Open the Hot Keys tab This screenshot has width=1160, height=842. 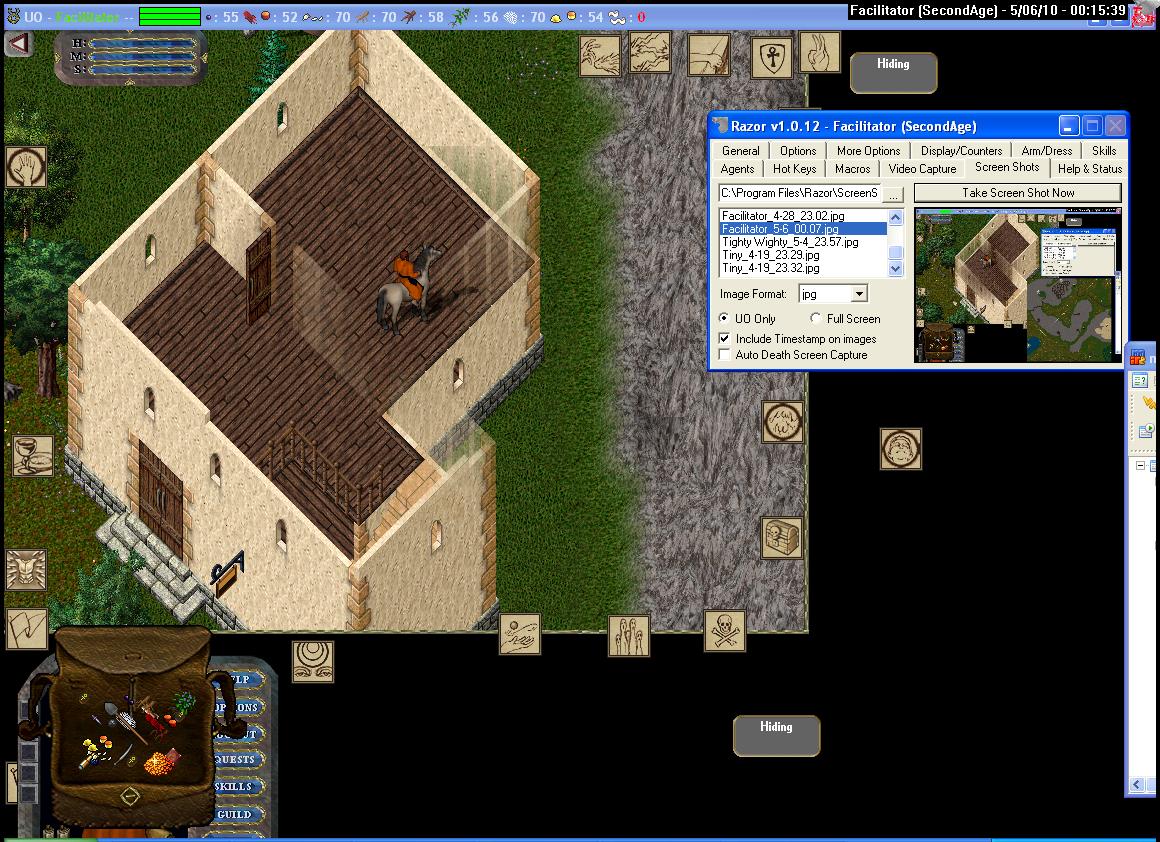pos(794,169)
